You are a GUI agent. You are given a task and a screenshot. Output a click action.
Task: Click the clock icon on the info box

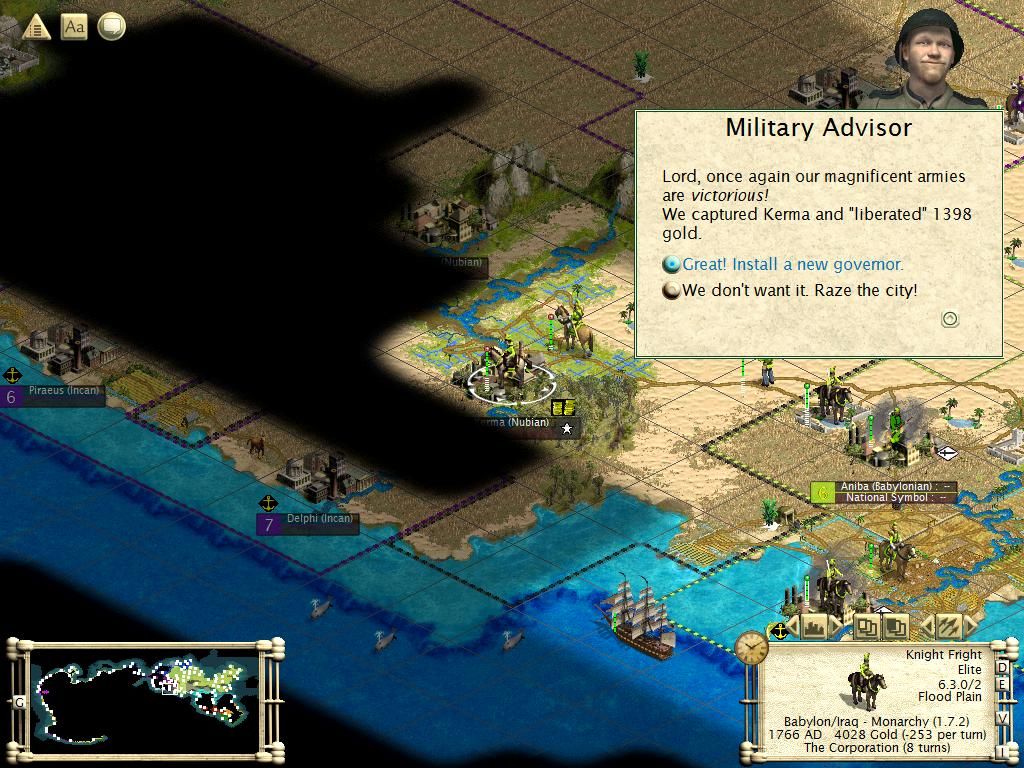752,647
